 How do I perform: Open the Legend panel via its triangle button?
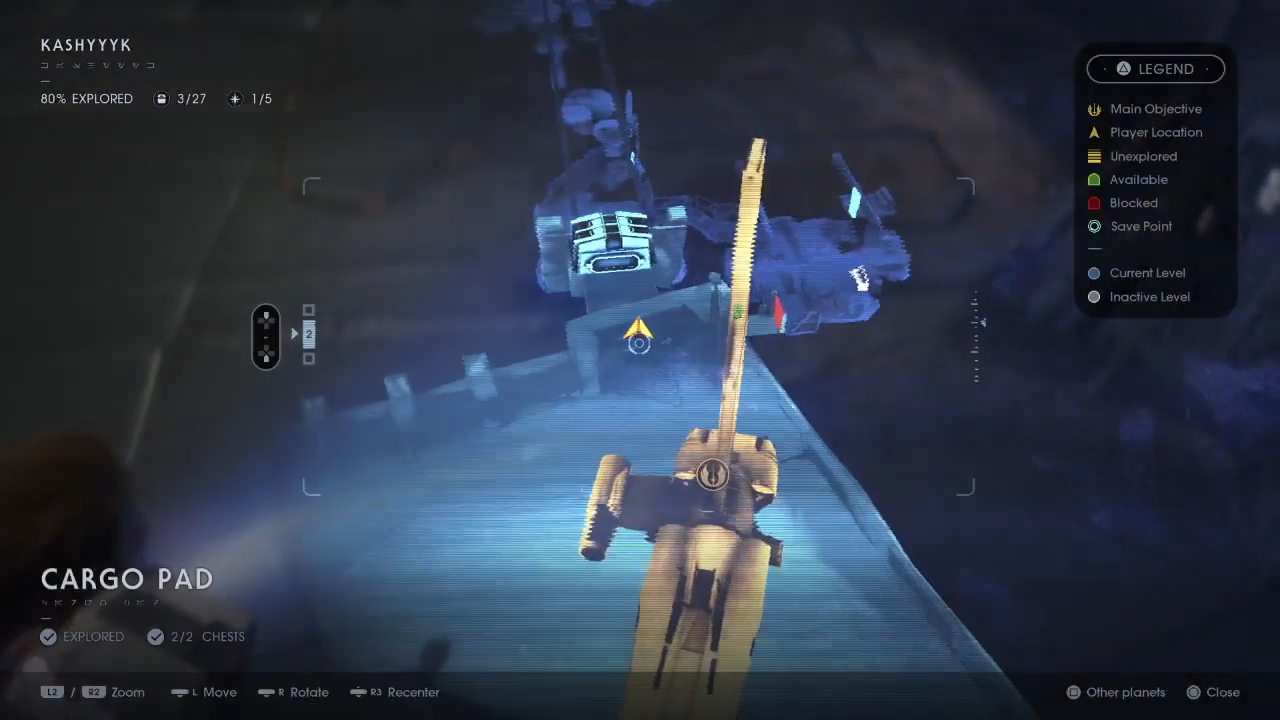pyautogui.click(x=1123, y=68)
